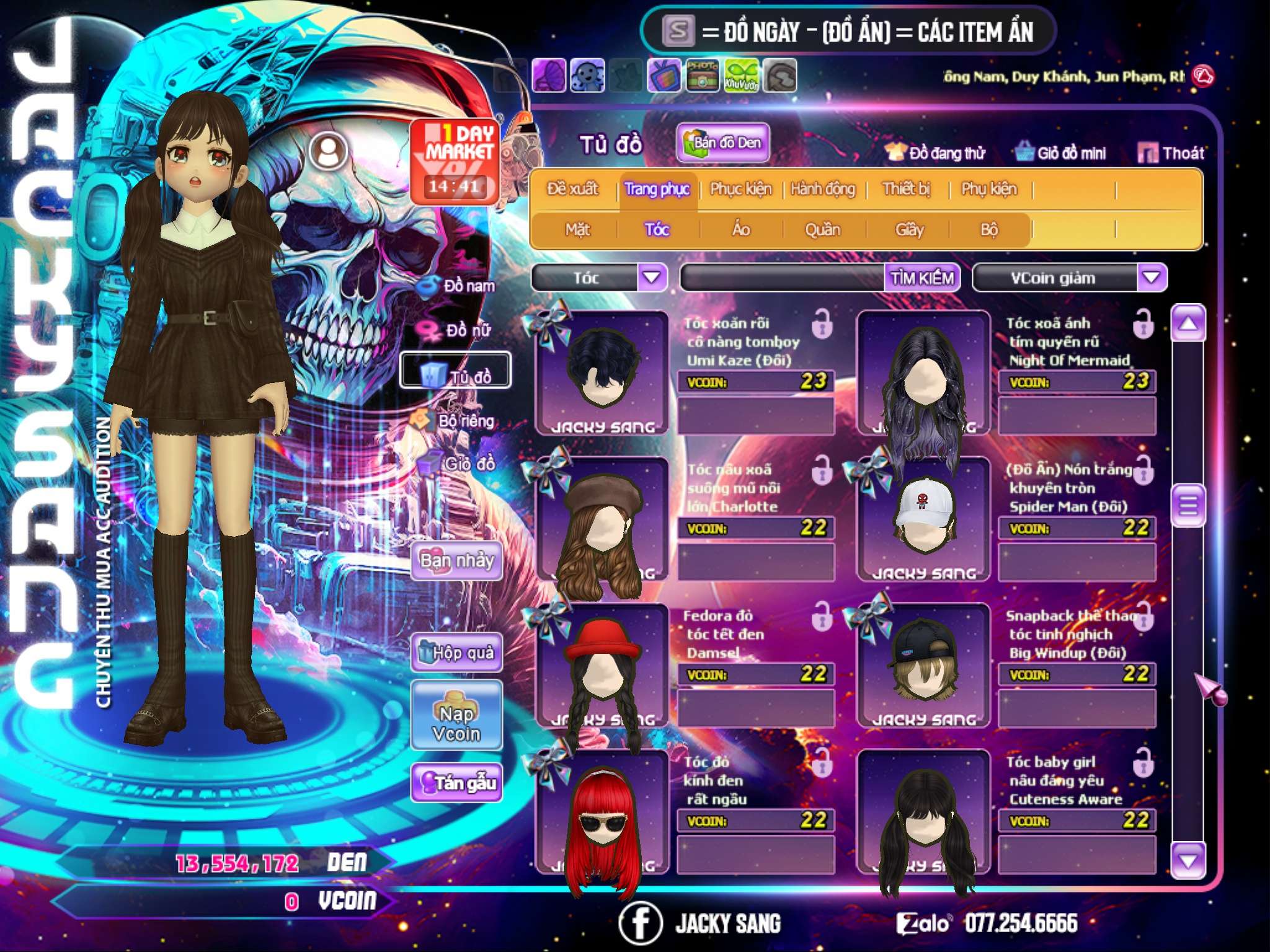This screenshot has height=952, width=1270.
Task: Open the Bán đồ Den shop
Action: (x=722, y=143)
